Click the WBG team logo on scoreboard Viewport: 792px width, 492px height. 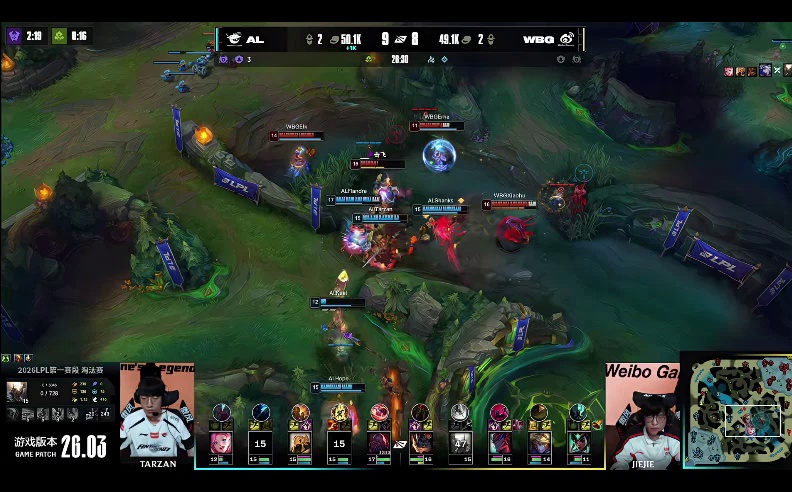(566, 39)
